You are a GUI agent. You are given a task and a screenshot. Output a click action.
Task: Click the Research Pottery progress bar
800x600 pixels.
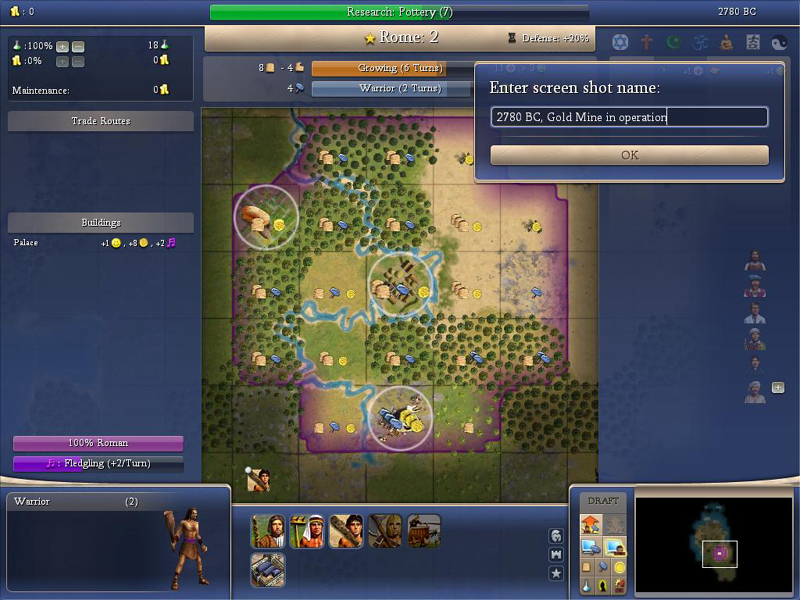pos(399,12)
